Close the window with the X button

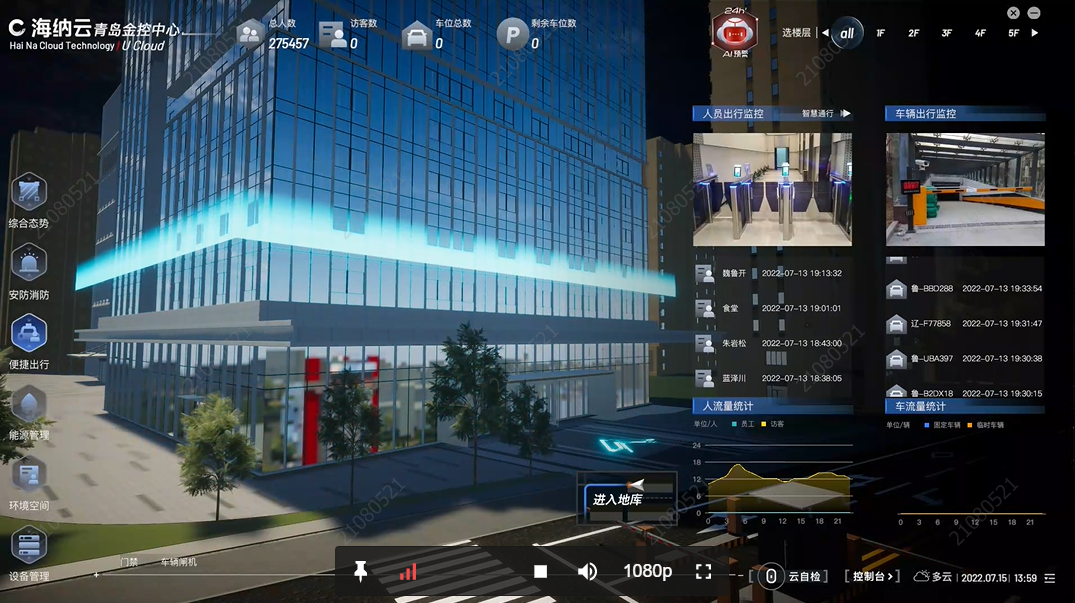pos(1013,13)
